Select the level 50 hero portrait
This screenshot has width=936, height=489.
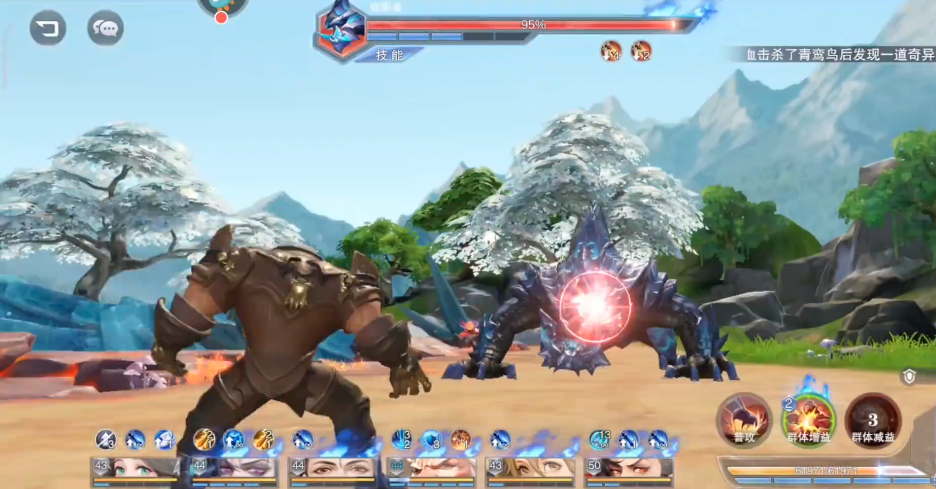click(x=629, y=468)
